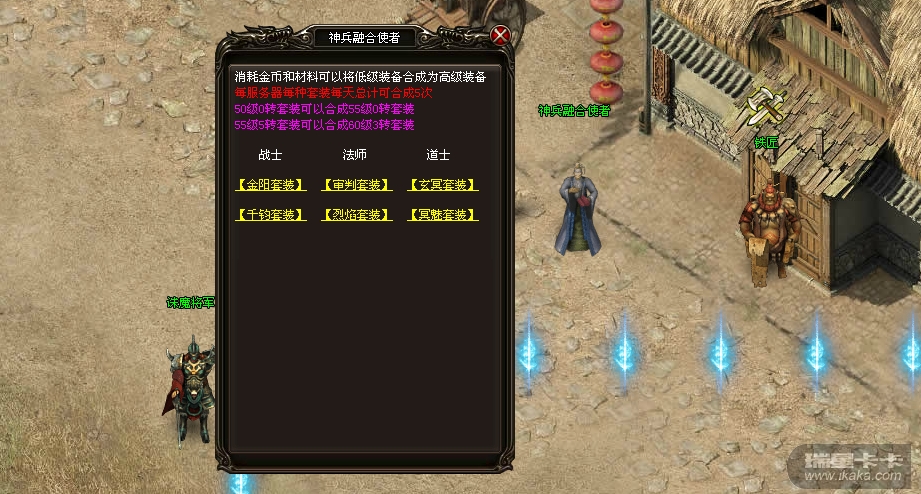Choose the 【烈焰套装】 mage set link
This screenshot has height=494, width=921.
click(x=355, y=215)
